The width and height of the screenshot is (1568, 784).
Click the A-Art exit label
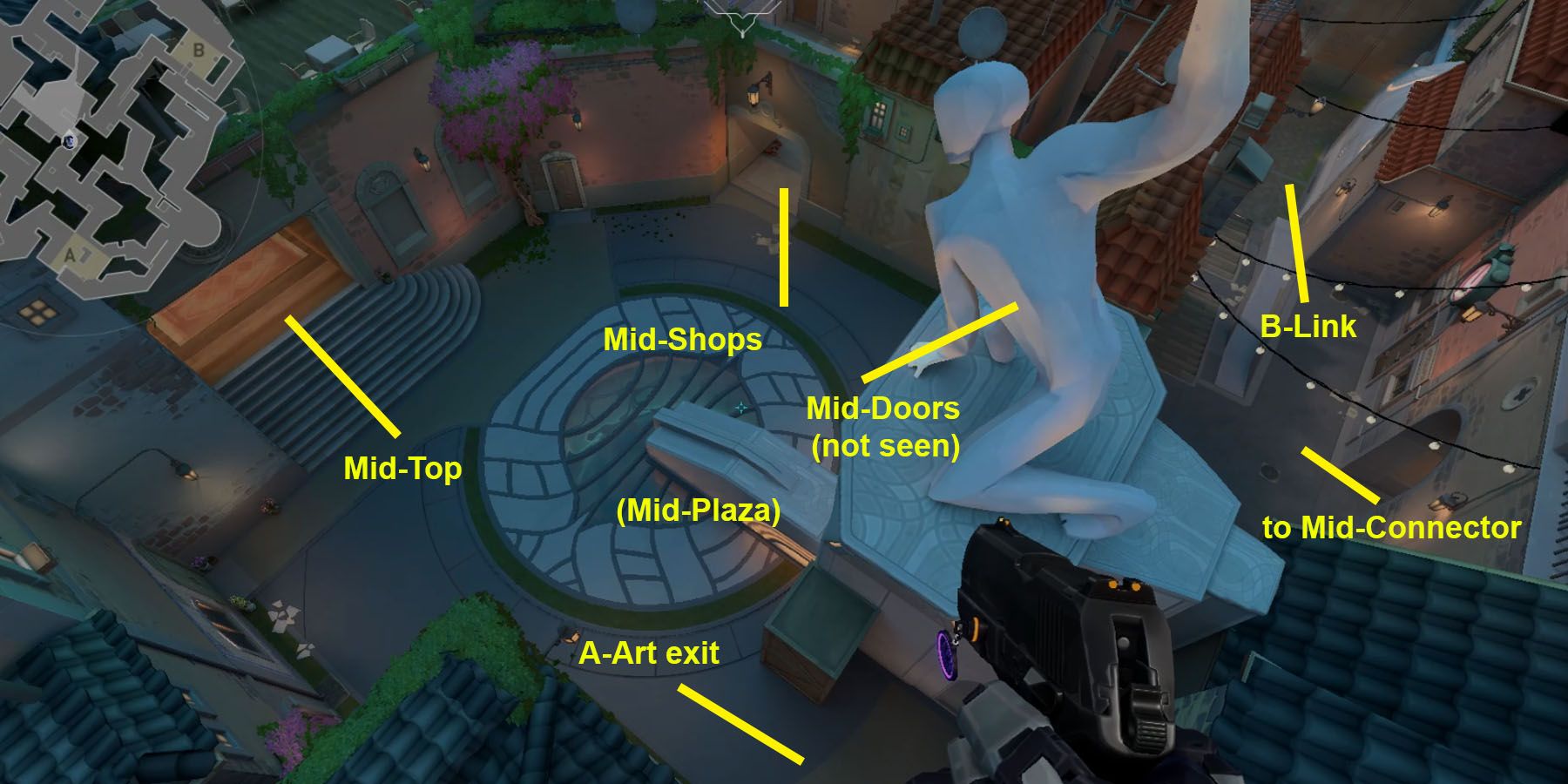651,654
